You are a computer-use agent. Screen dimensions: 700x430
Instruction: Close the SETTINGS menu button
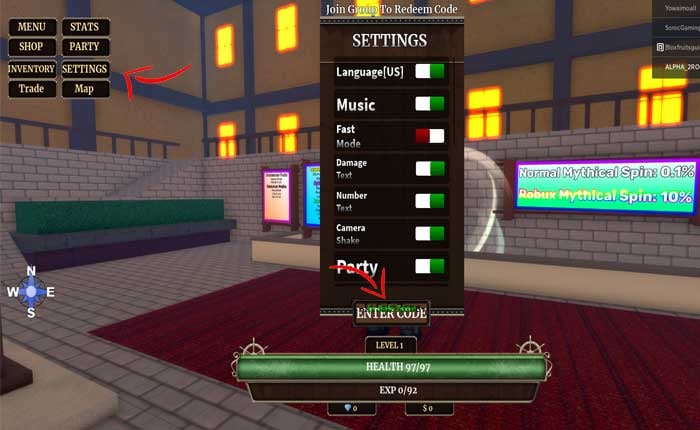pyautogui.click(x=85, y=69)
